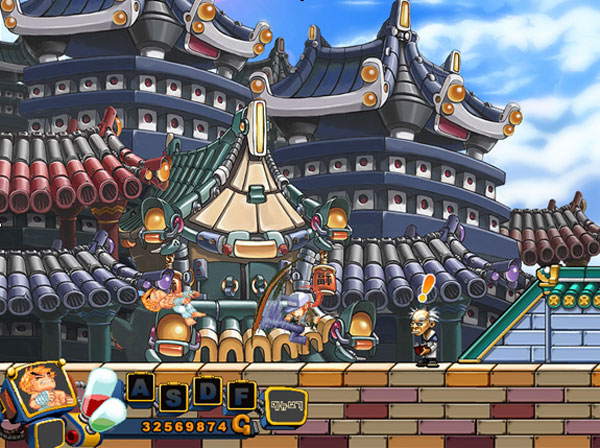Click the yellow-framed Korean text button

pos(287,404)
